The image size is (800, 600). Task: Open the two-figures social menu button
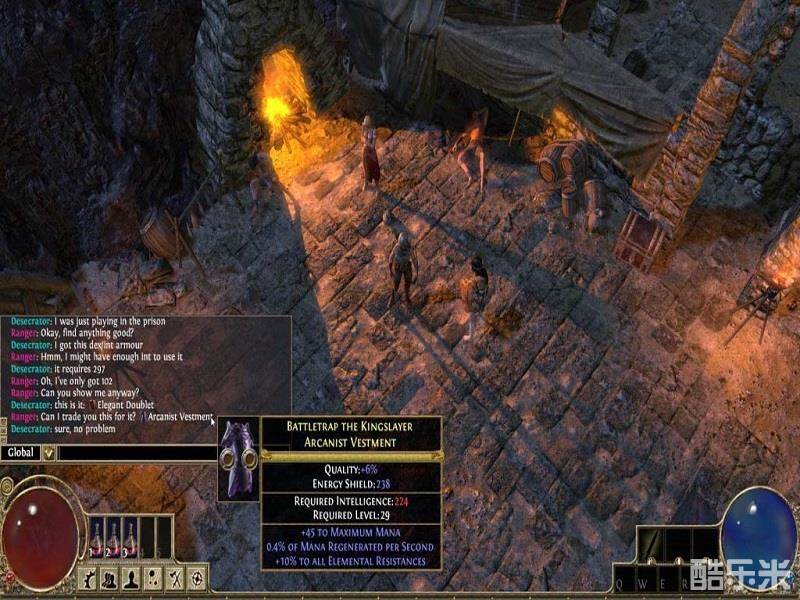(x=110, y=578)
